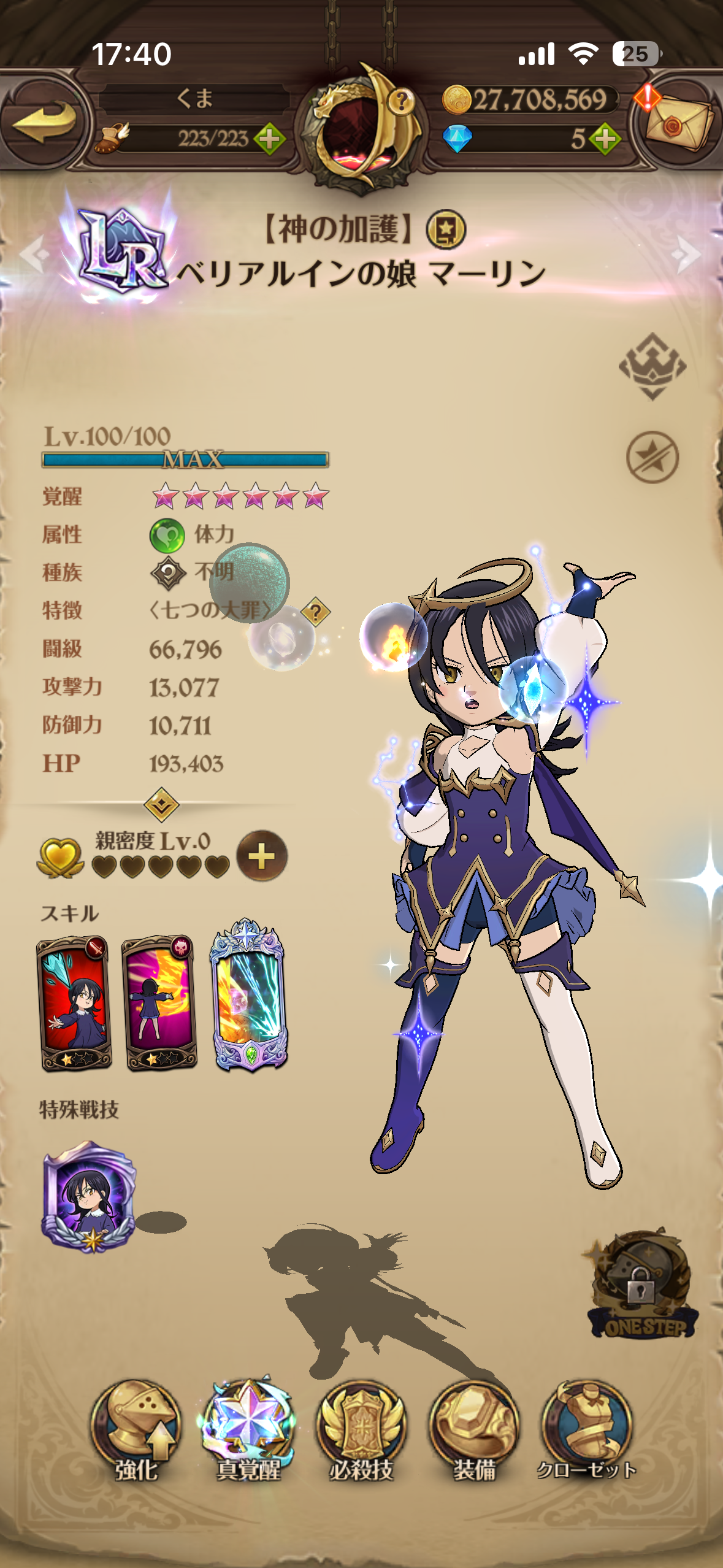Open the book icon beside 神の加護
This screenshot has height=1568, width=723.
pos(446,230)
